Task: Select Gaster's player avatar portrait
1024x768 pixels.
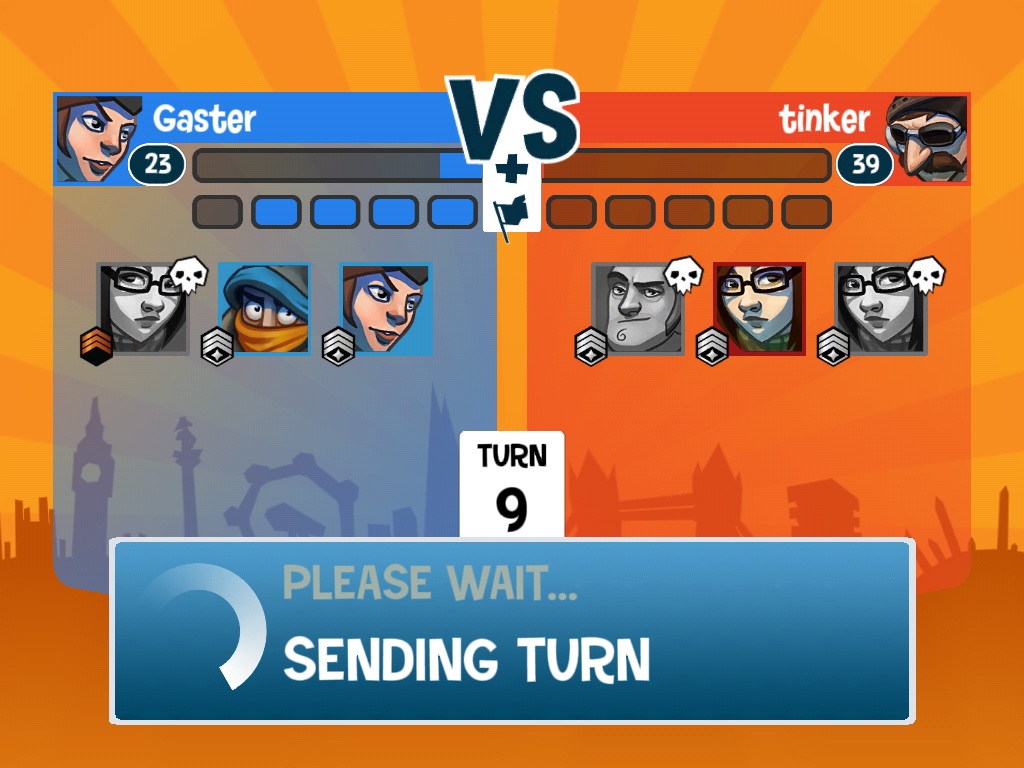Action: (94, 139)
